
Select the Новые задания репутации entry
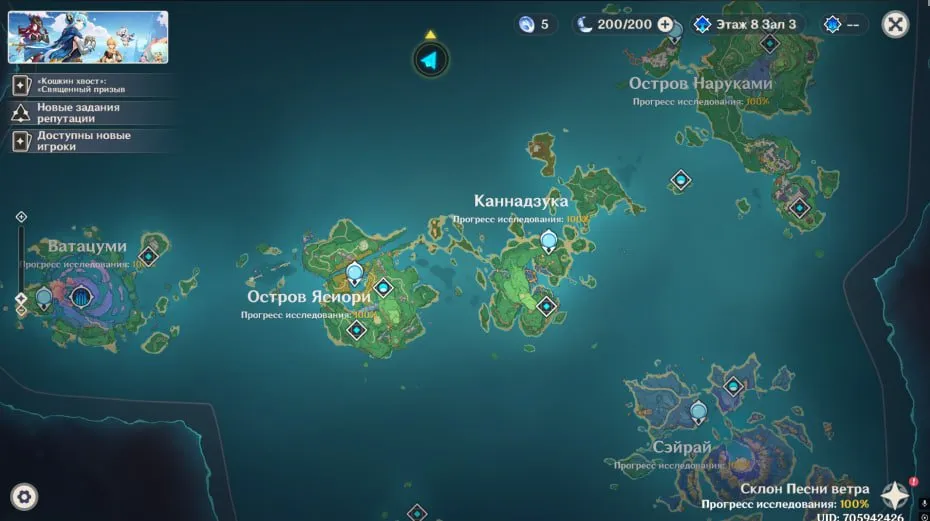[78, 113]
